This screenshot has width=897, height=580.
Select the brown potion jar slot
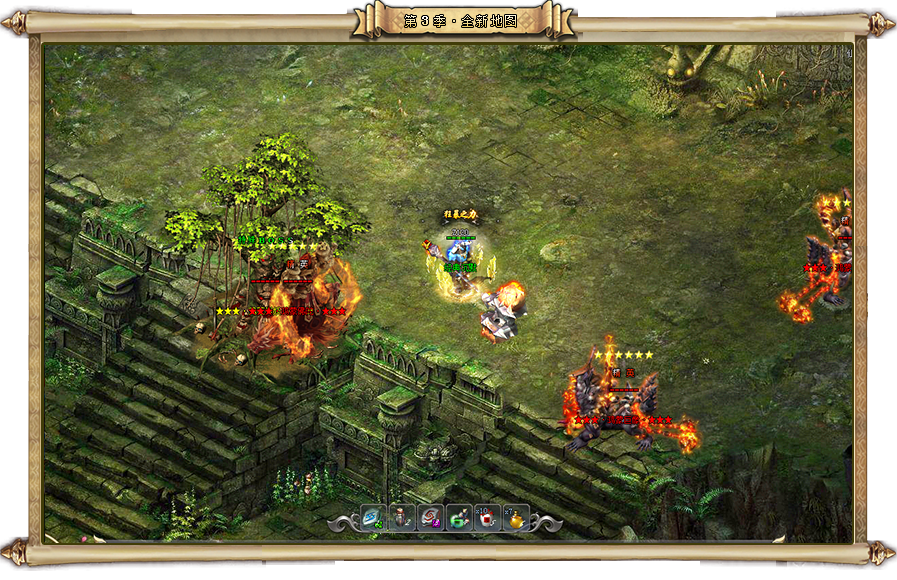click(402, 517)
